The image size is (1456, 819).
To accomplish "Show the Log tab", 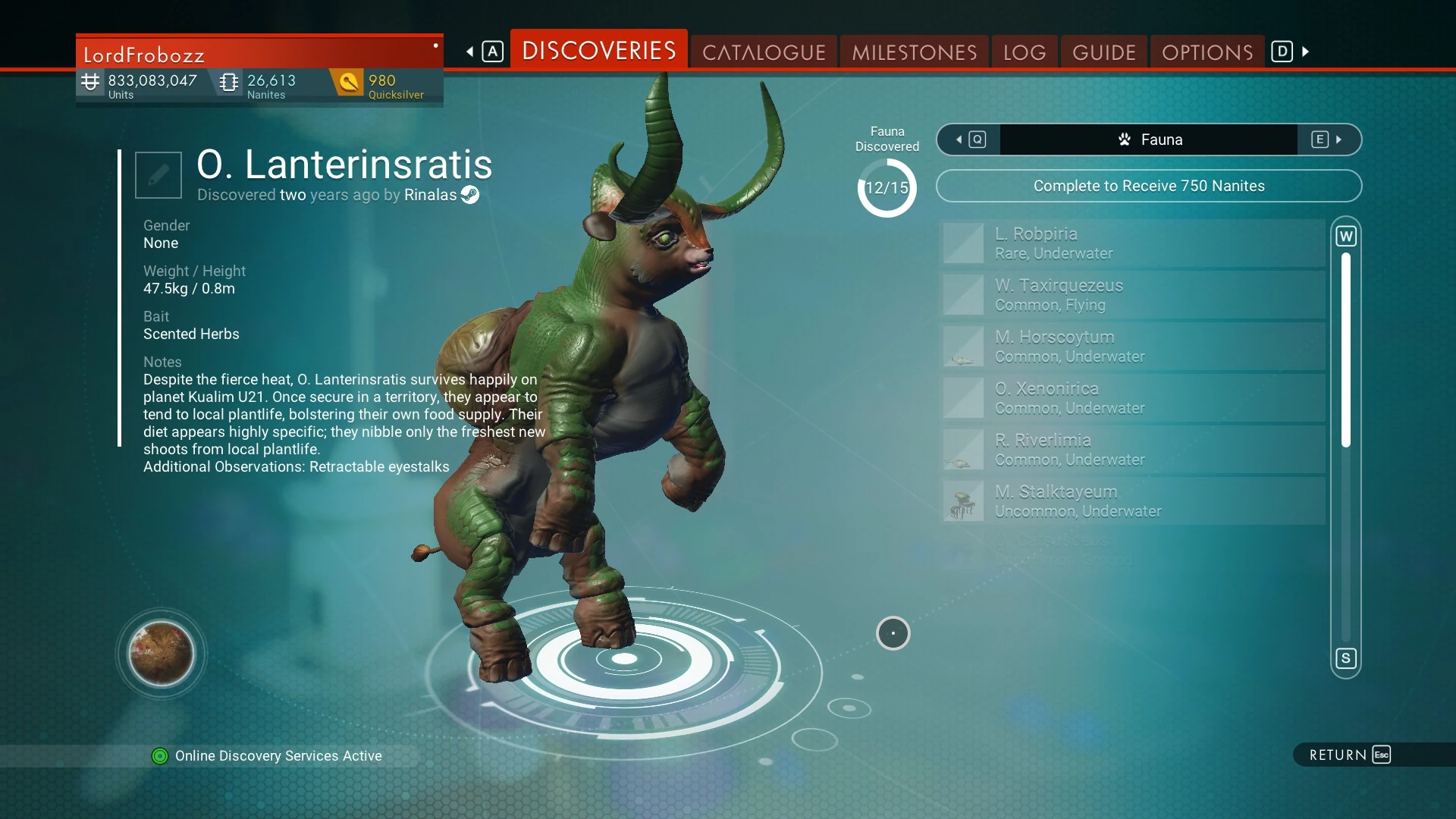I will (1024, 52).
